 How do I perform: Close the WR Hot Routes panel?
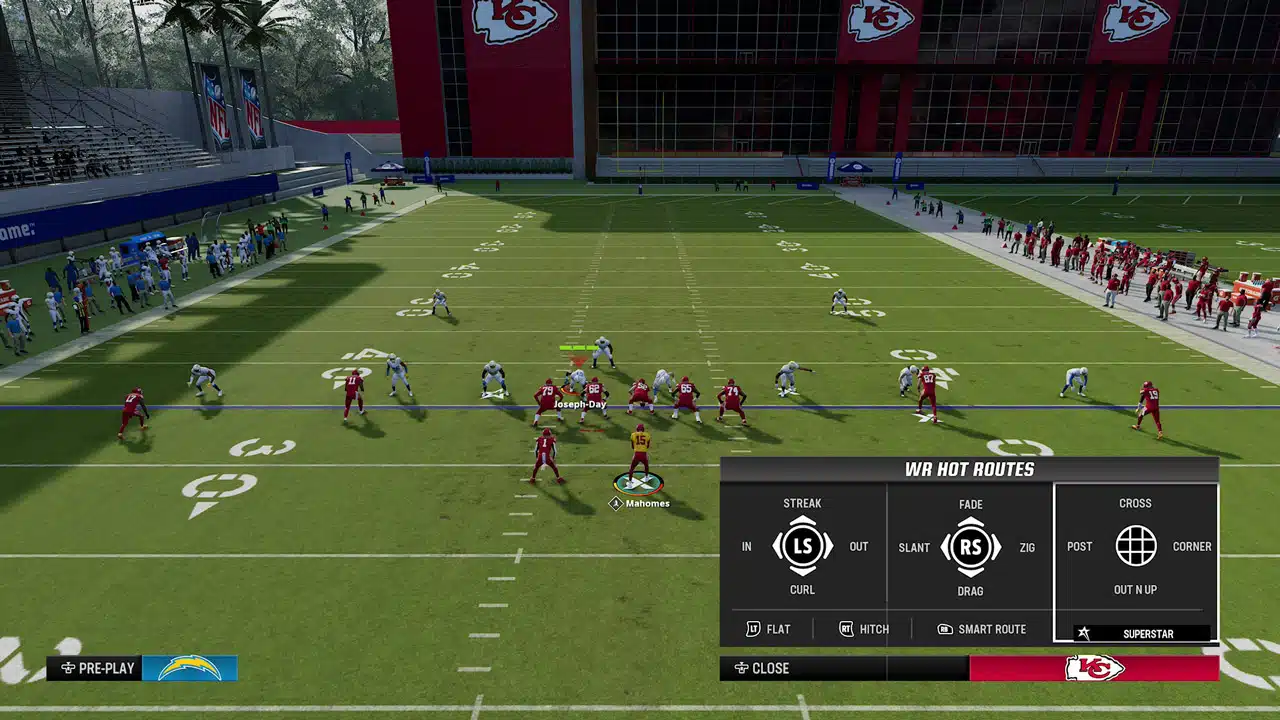pos(762,668)
